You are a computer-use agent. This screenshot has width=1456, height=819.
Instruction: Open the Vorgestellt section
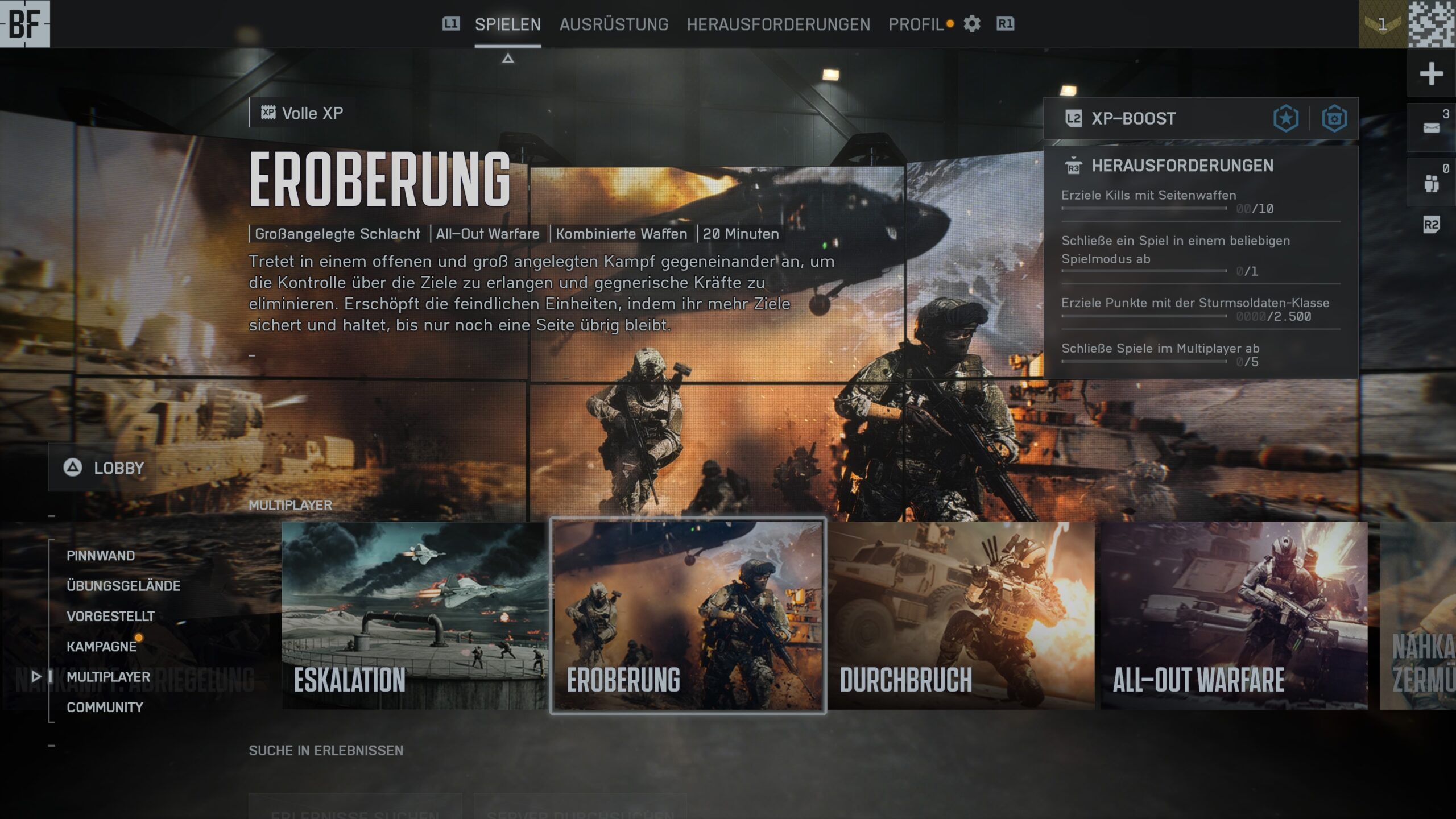110,616
